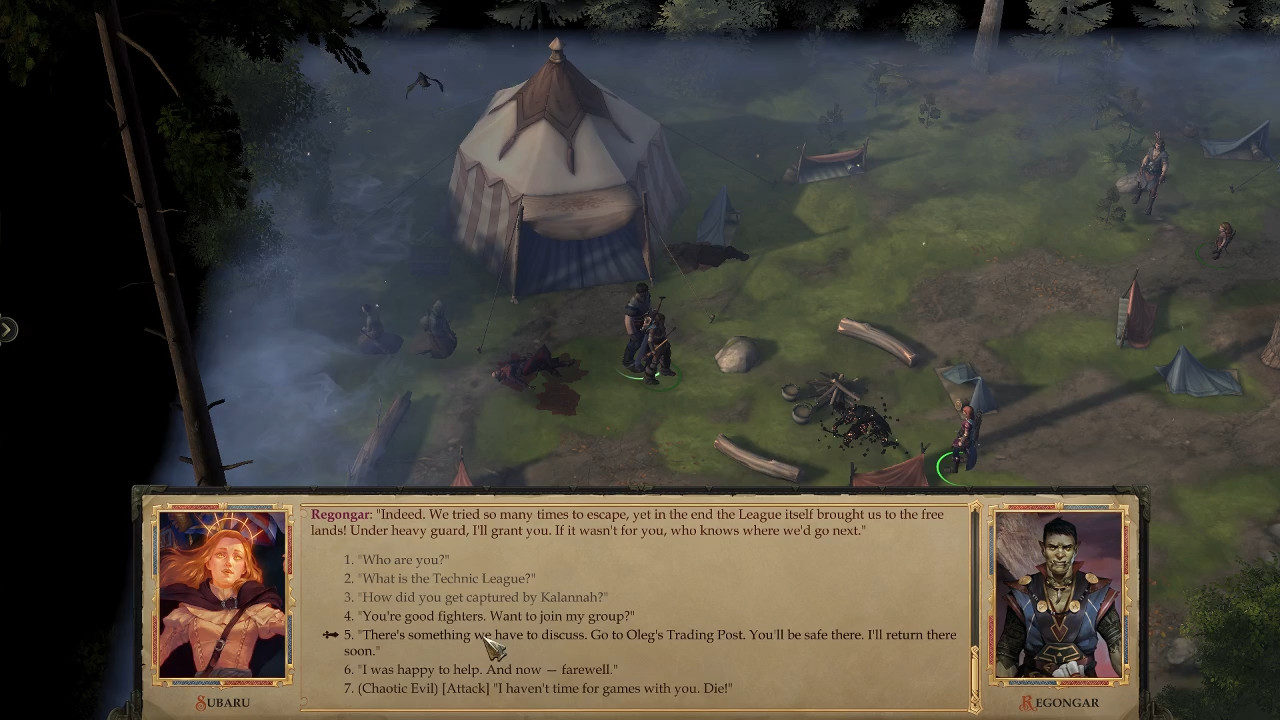1280x720 pixels.
Task: Ask Regongar "Who are you?"
Action: coord(404,560)
